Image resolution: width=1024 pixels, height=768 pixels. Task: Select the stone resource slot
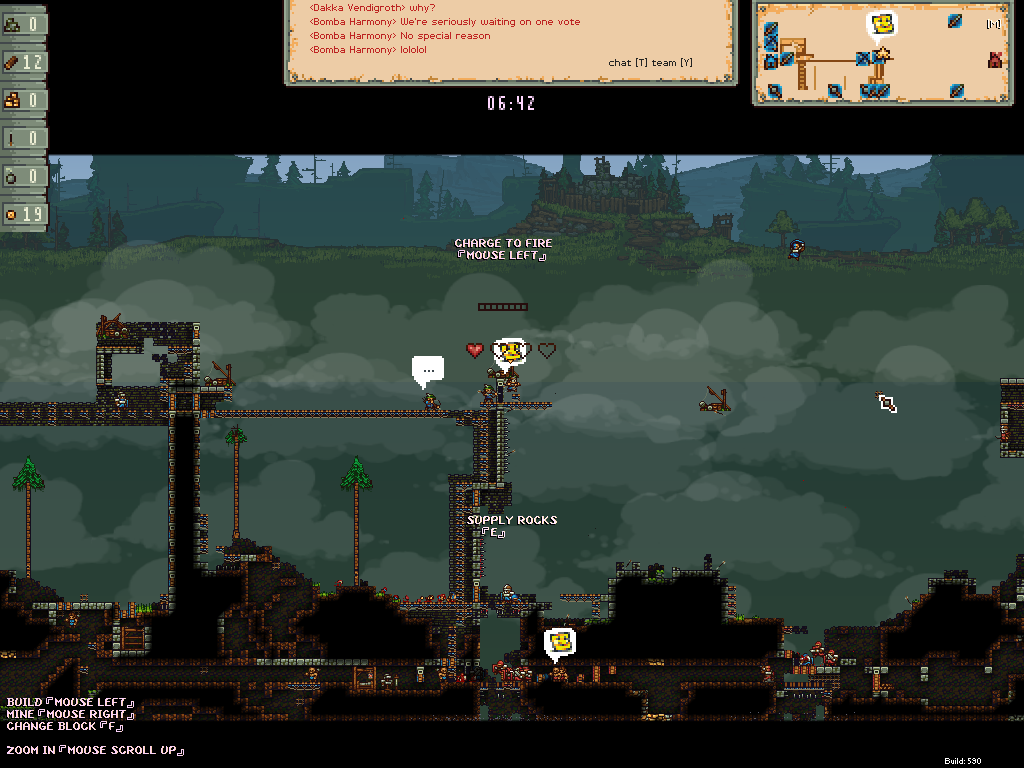click(23, 24)
